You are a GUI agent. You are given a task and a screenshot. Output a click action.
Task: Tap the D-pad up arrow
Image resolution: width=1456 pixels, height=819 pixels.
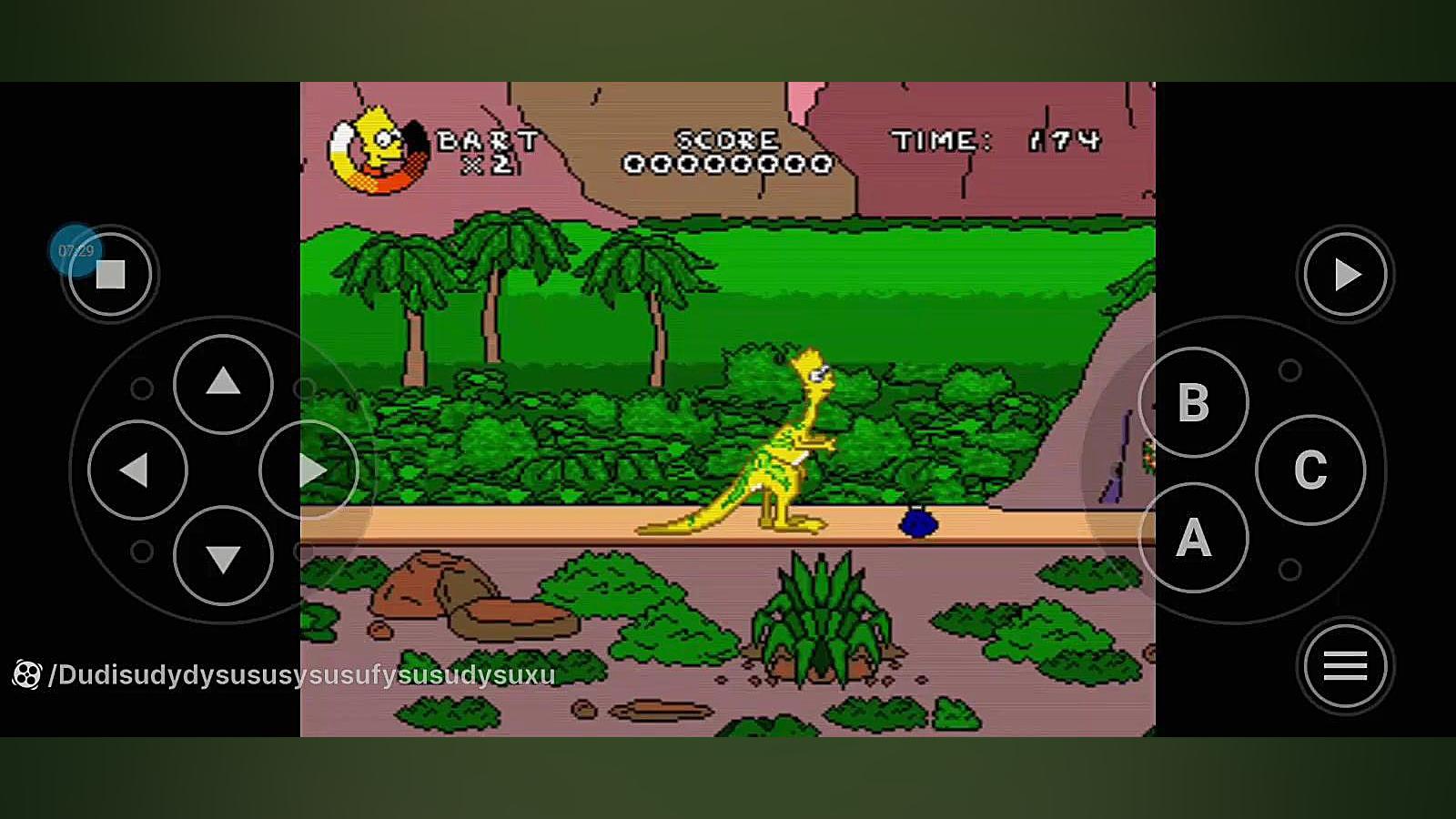[223, 383]
